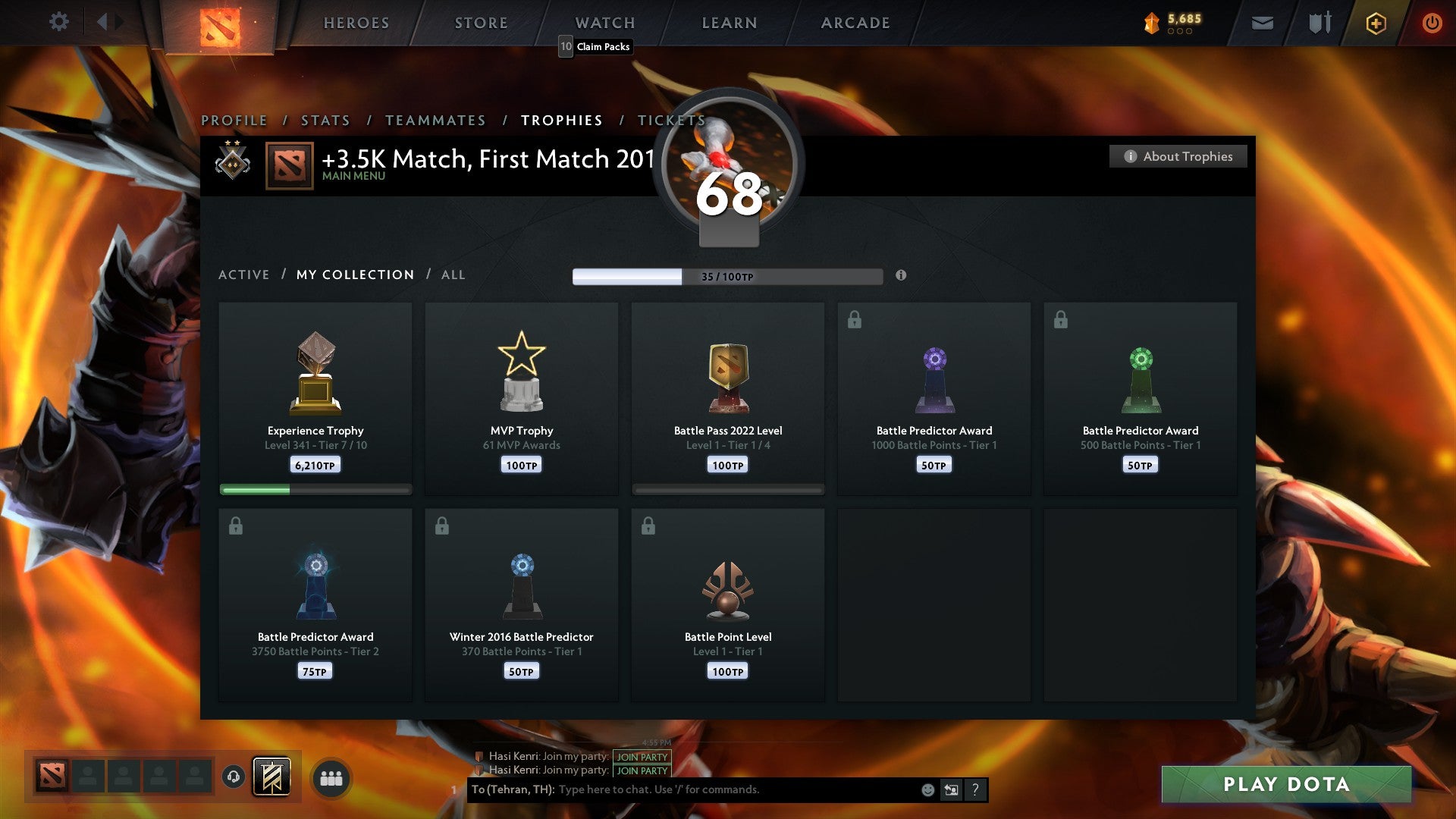Open the ARCADE menu item
Viewport: 1456px width, 819px height.
pos(855,23)
